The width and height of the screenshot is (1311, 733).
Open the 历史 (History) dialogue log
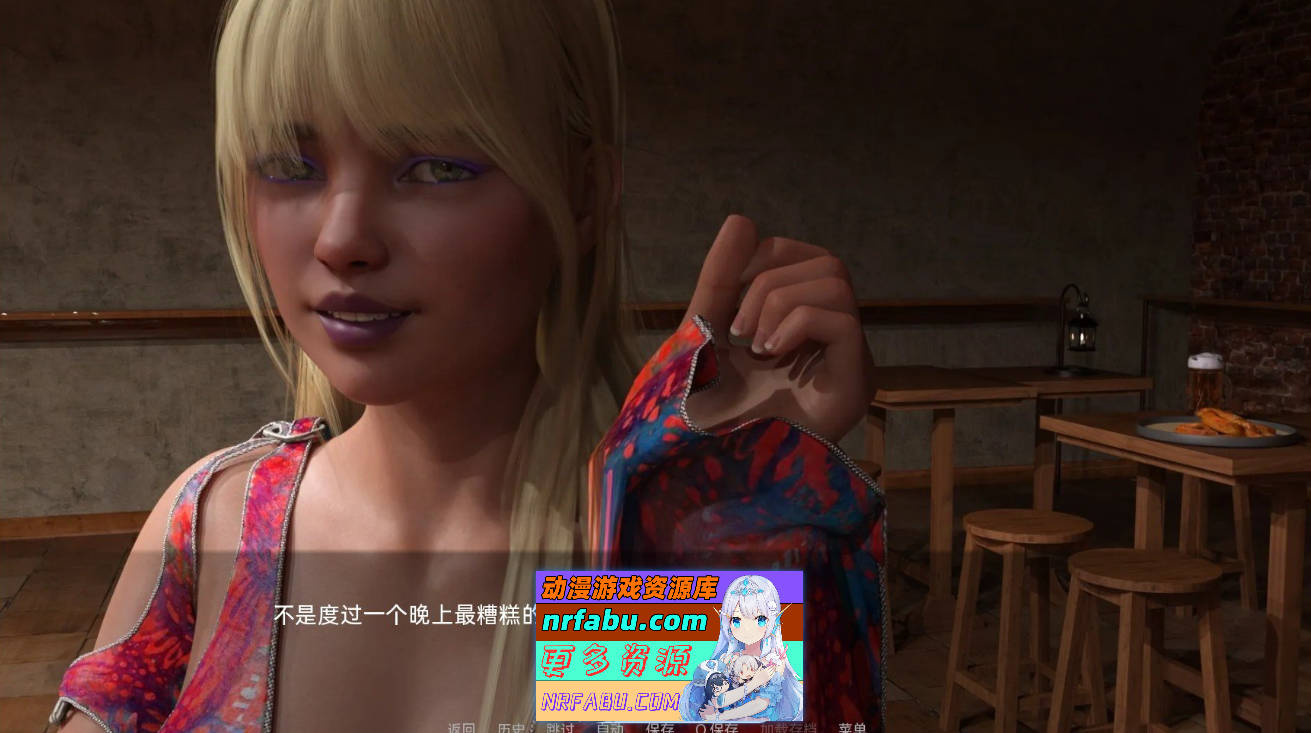pos(510,727)
